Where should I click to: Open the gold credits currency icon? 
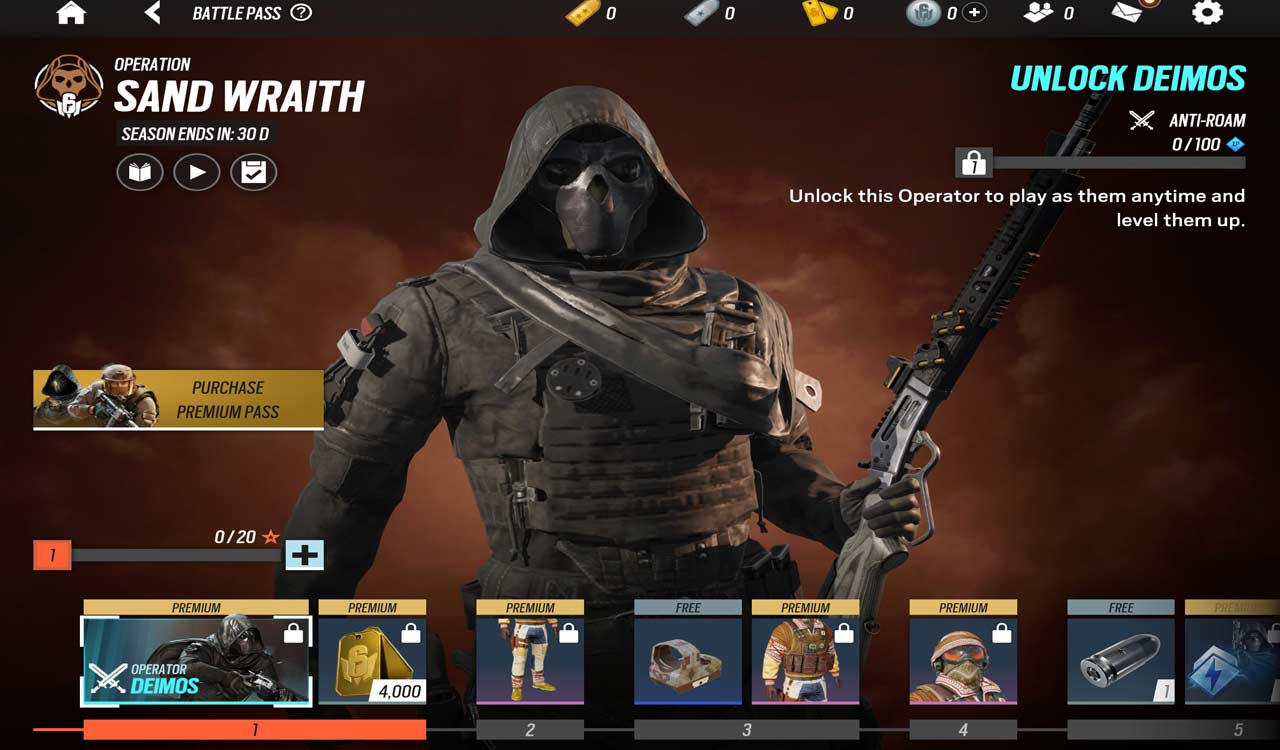click(584, 14)
